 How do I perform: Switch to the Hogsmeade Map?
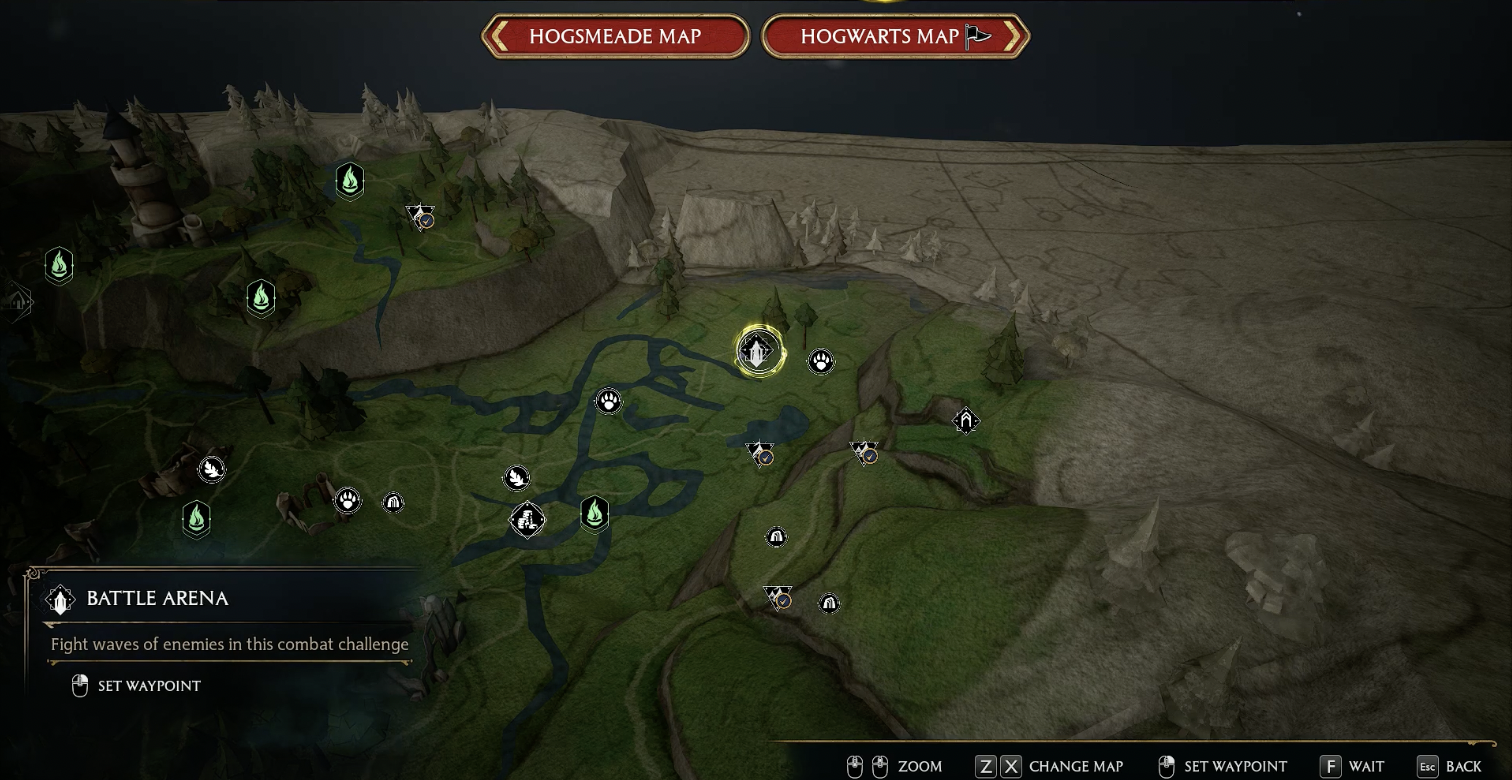pyautogui.click(x=615, y=37)
